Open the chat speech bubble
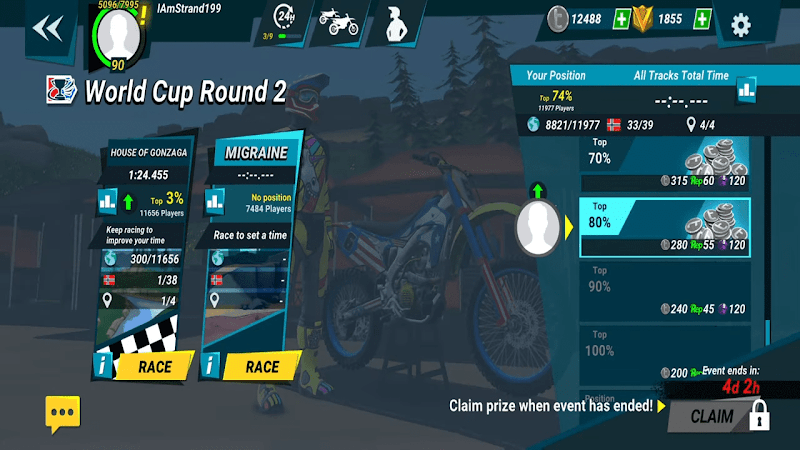The width and height of the screenshot is (800, 450). pyautogui.click(x=62, y=411)
